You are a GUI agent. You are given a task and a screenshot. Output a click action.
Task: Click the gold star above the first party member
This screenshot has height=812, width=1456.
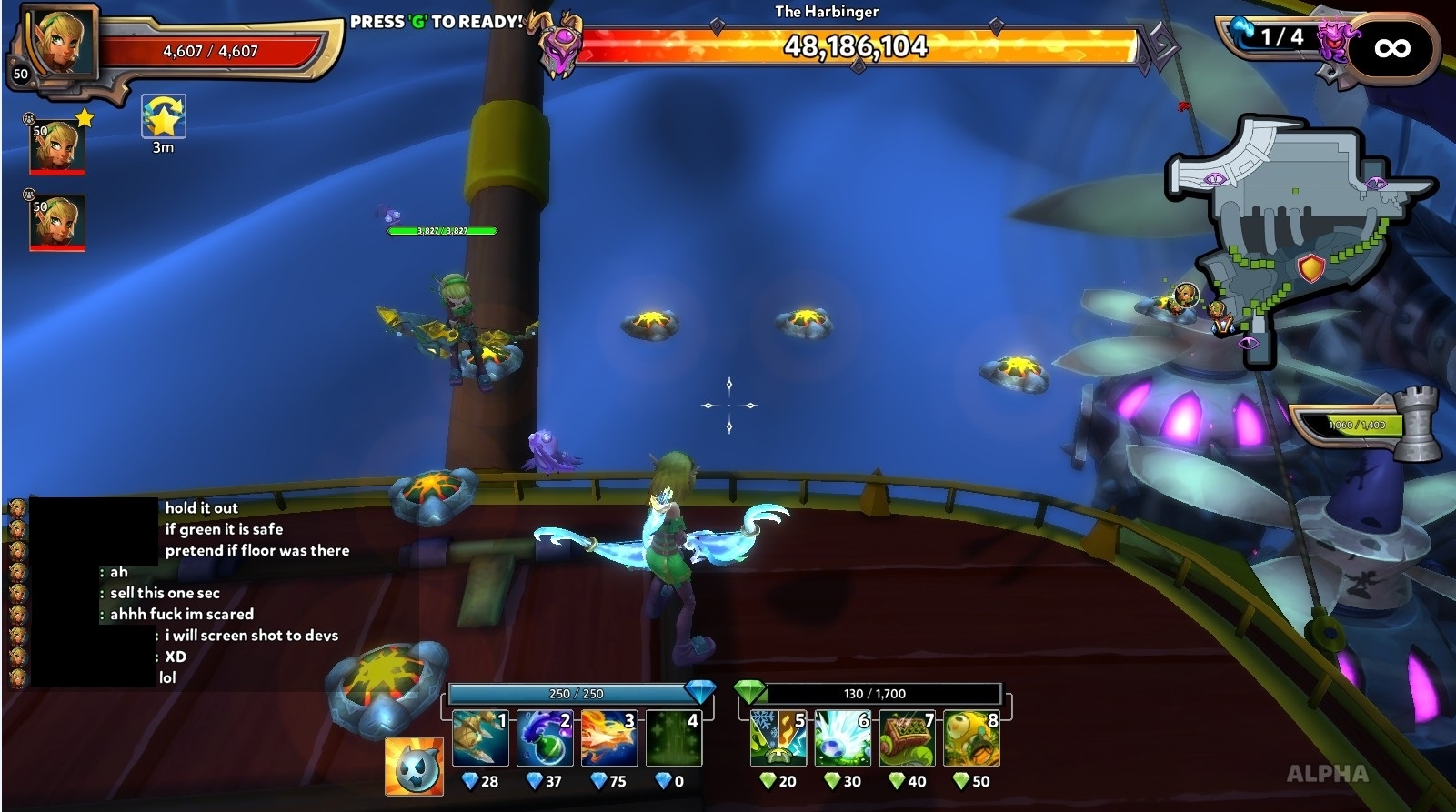[83, 115]
